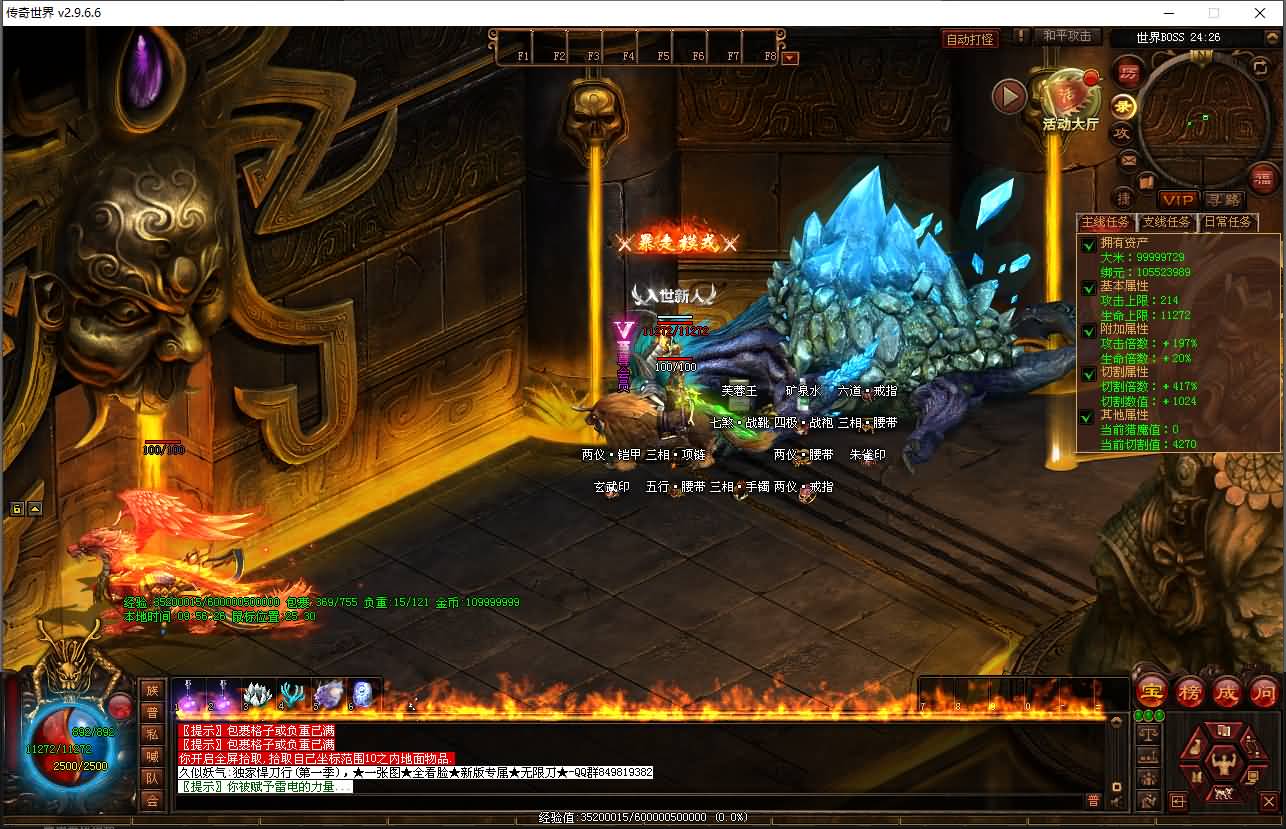Use the white lotus item in slot 3
Screen dimensions: 1286x829
coord(257,694)
